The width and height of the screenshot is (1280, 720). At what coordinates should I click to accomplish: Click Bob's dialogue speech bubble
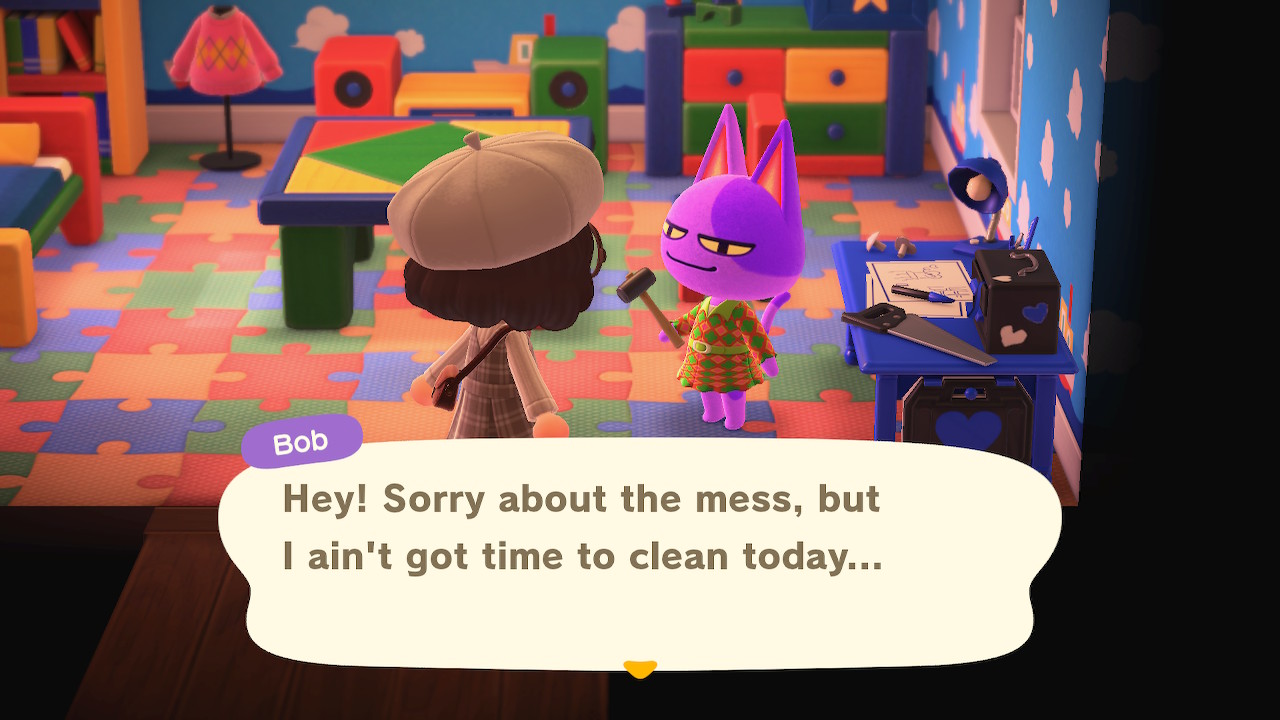[640, 555]
